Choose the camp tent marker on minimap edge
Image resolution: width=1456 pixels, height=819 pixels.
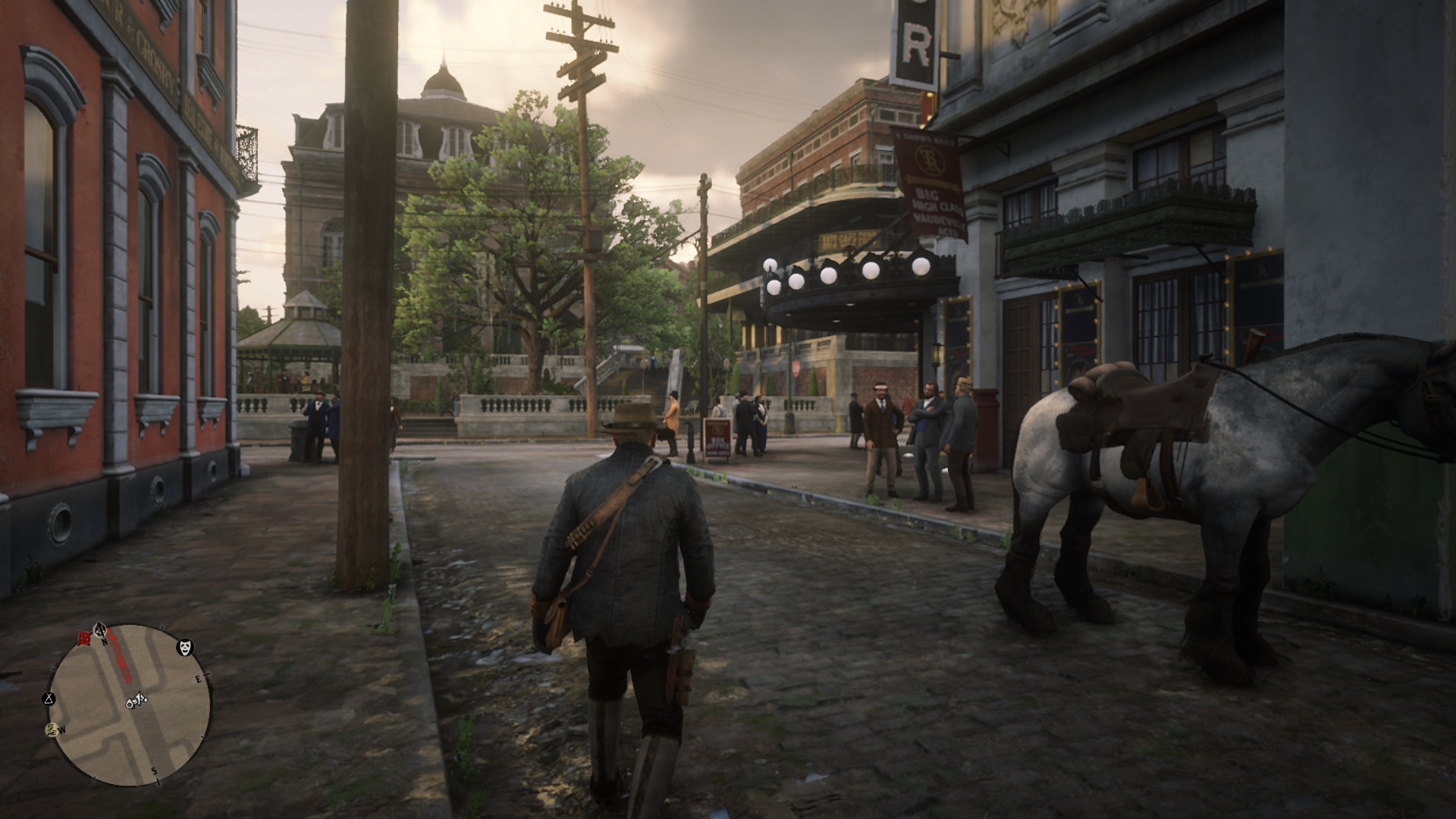click(49, 697)
